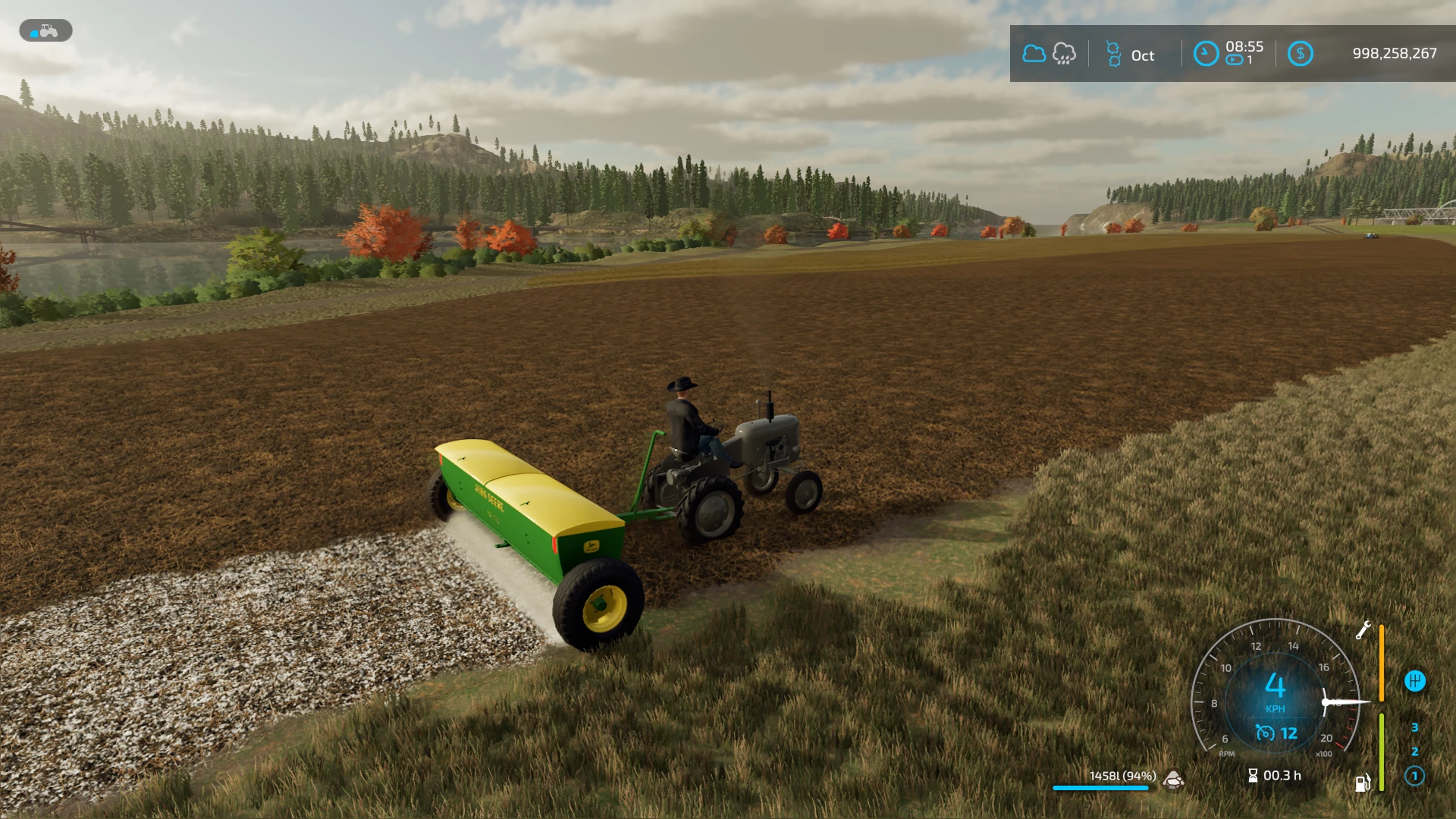Click the hourglass operating hours icon
This screenshot has width=1456, height=819.
click(x=1253, y=775)
